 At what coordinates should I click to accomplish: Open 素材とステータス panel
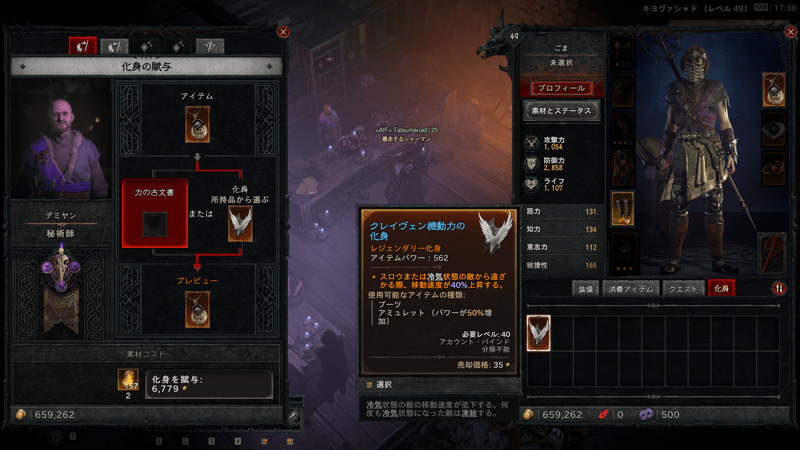pos(561,111)
